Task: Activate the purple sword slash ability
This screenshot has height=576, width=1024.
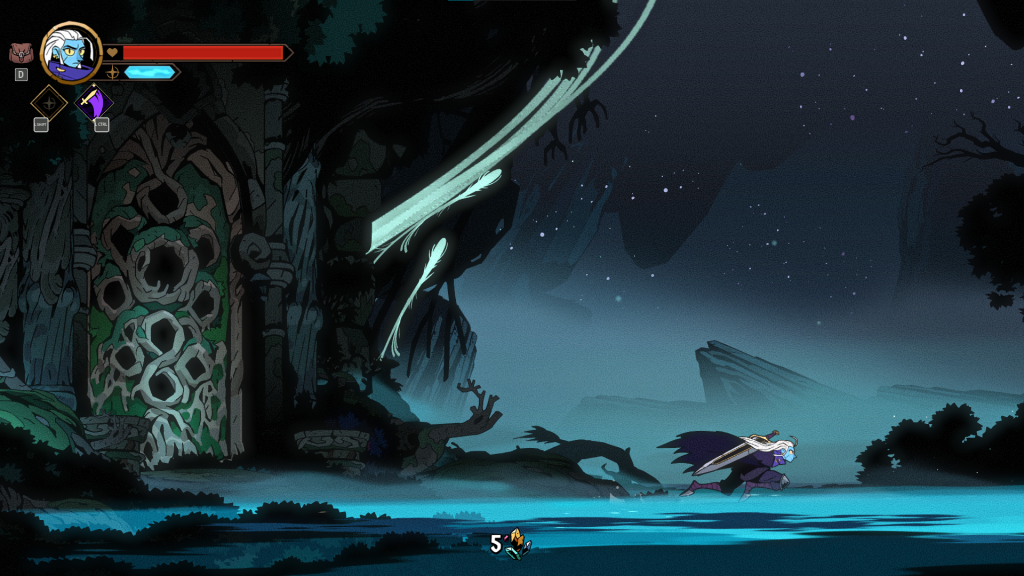Action: pos(95,103)
